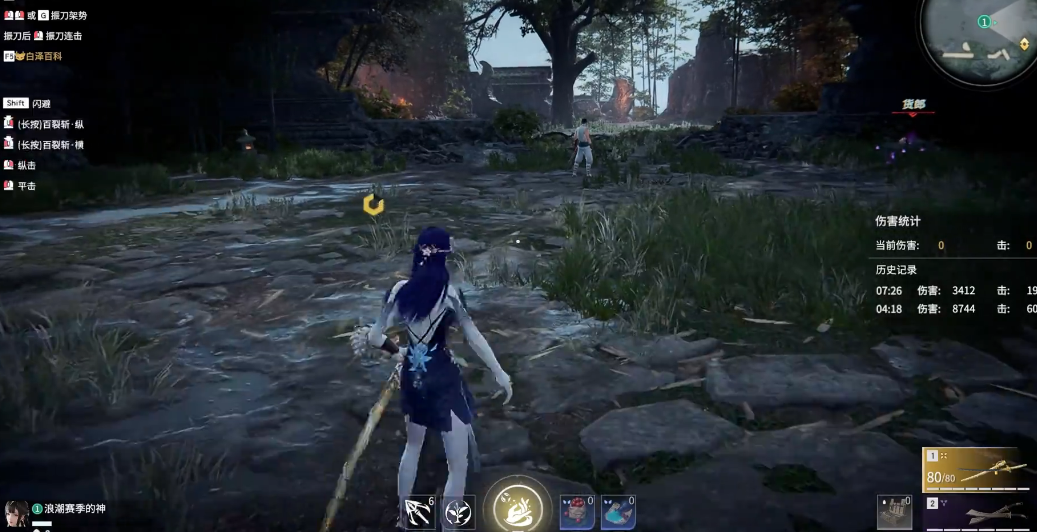Click the player portrait of 浪潮赛季的神
Screen dimensions: 1037x532
click(15, 514)
